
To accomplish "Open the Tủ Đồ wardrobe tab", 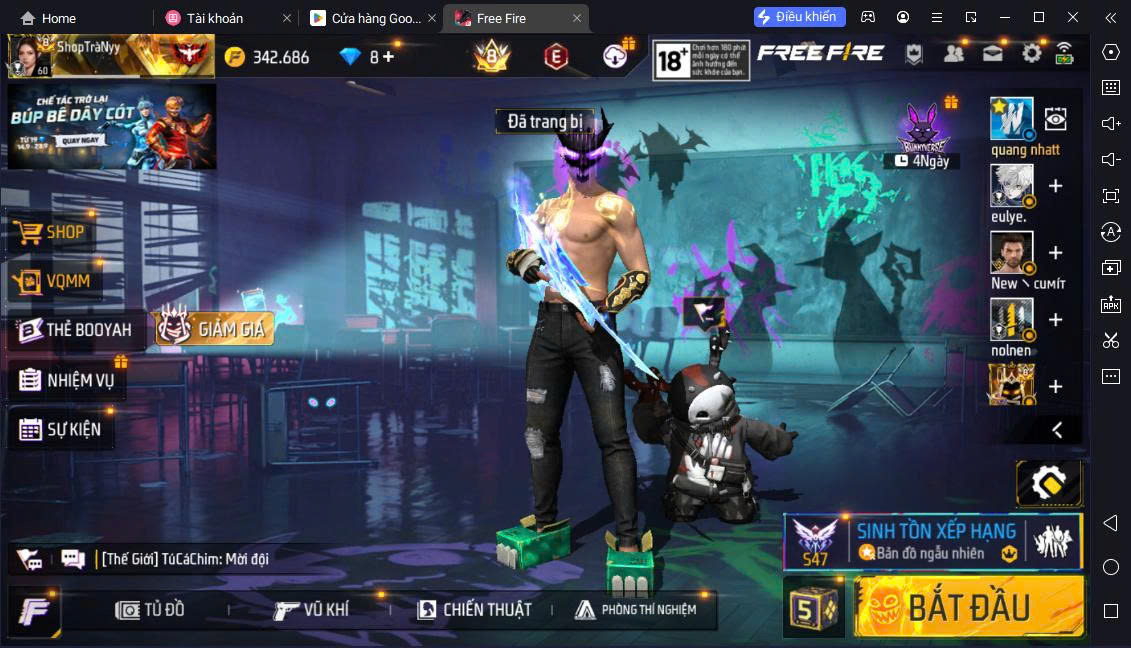I will pos(151,609).
